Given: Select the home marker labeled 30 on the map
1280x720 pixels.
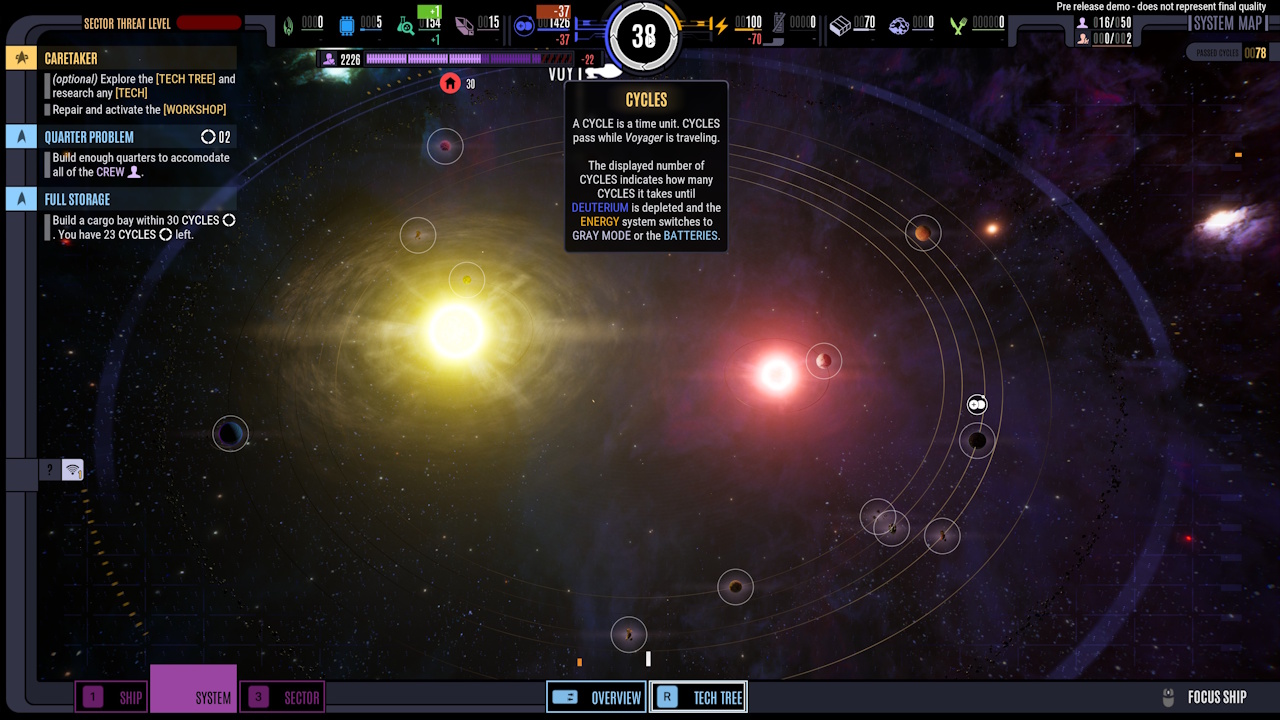Looking at the screenshot, I should point(450,83).
